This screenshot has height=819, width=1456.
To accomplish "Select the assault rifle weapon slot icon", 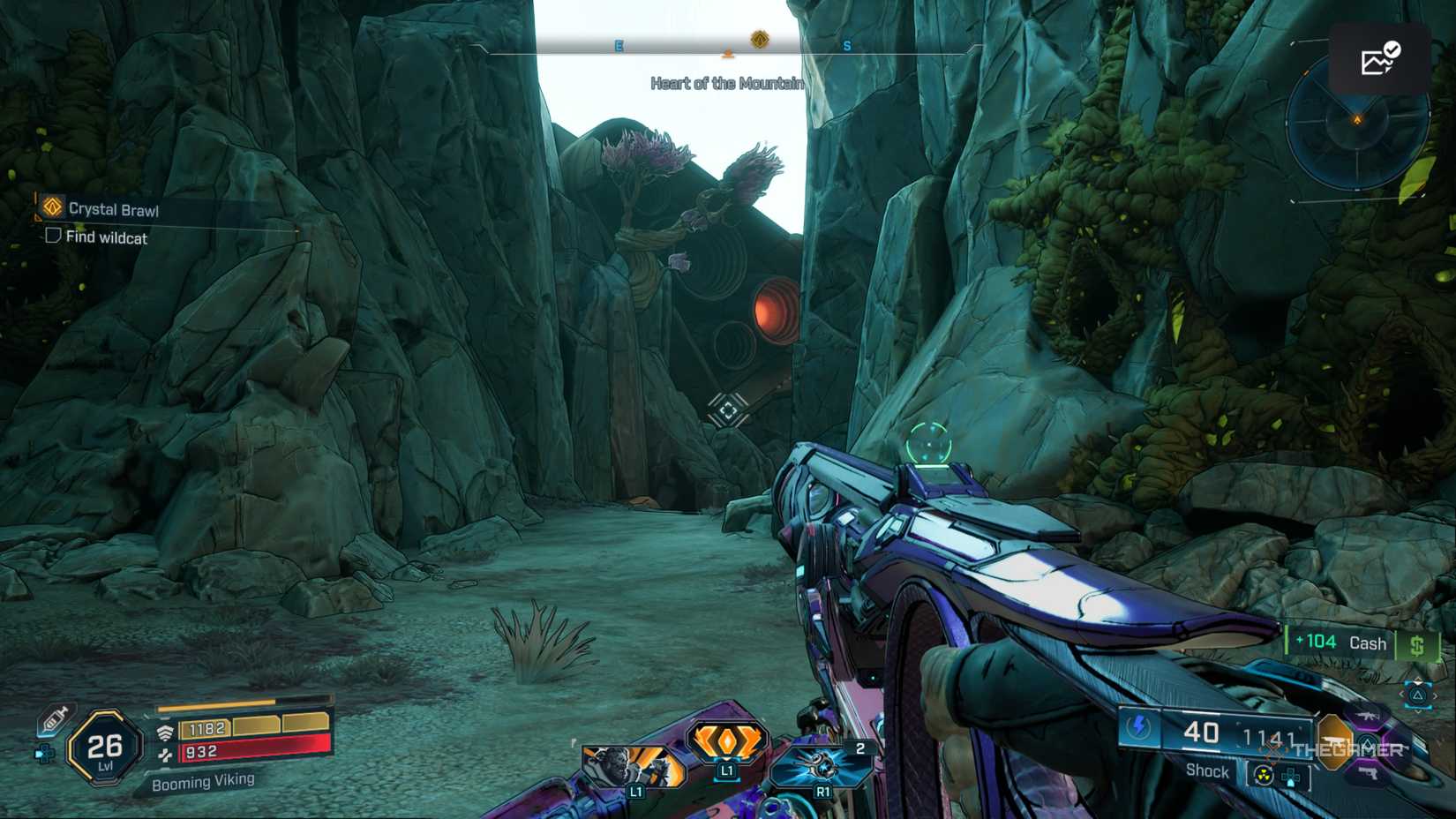I will tap(1366, 716).
